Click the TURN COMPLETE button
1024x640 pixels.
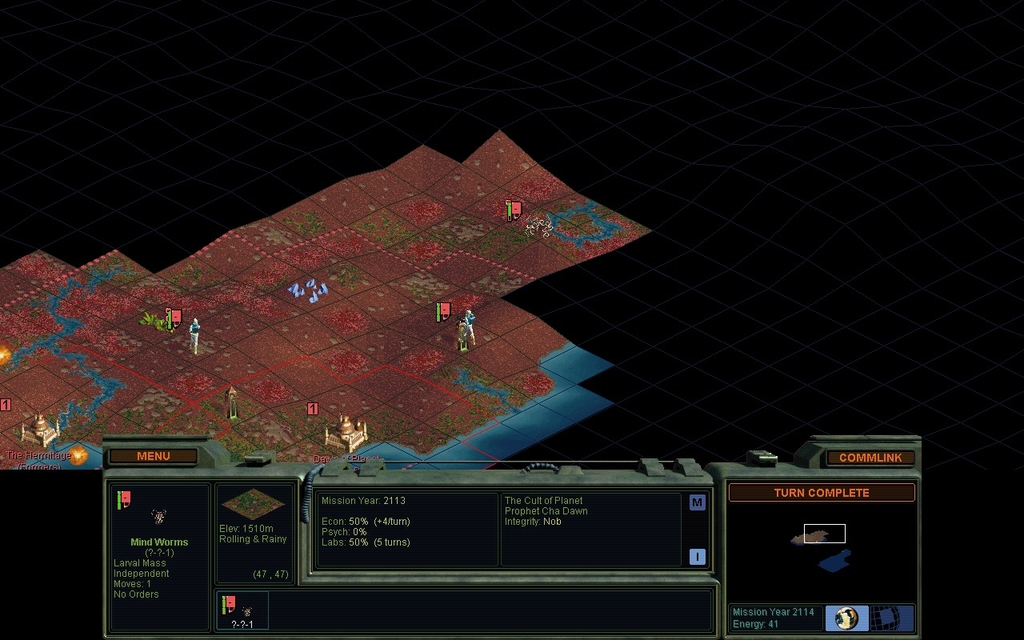click(x=821, y=493)
